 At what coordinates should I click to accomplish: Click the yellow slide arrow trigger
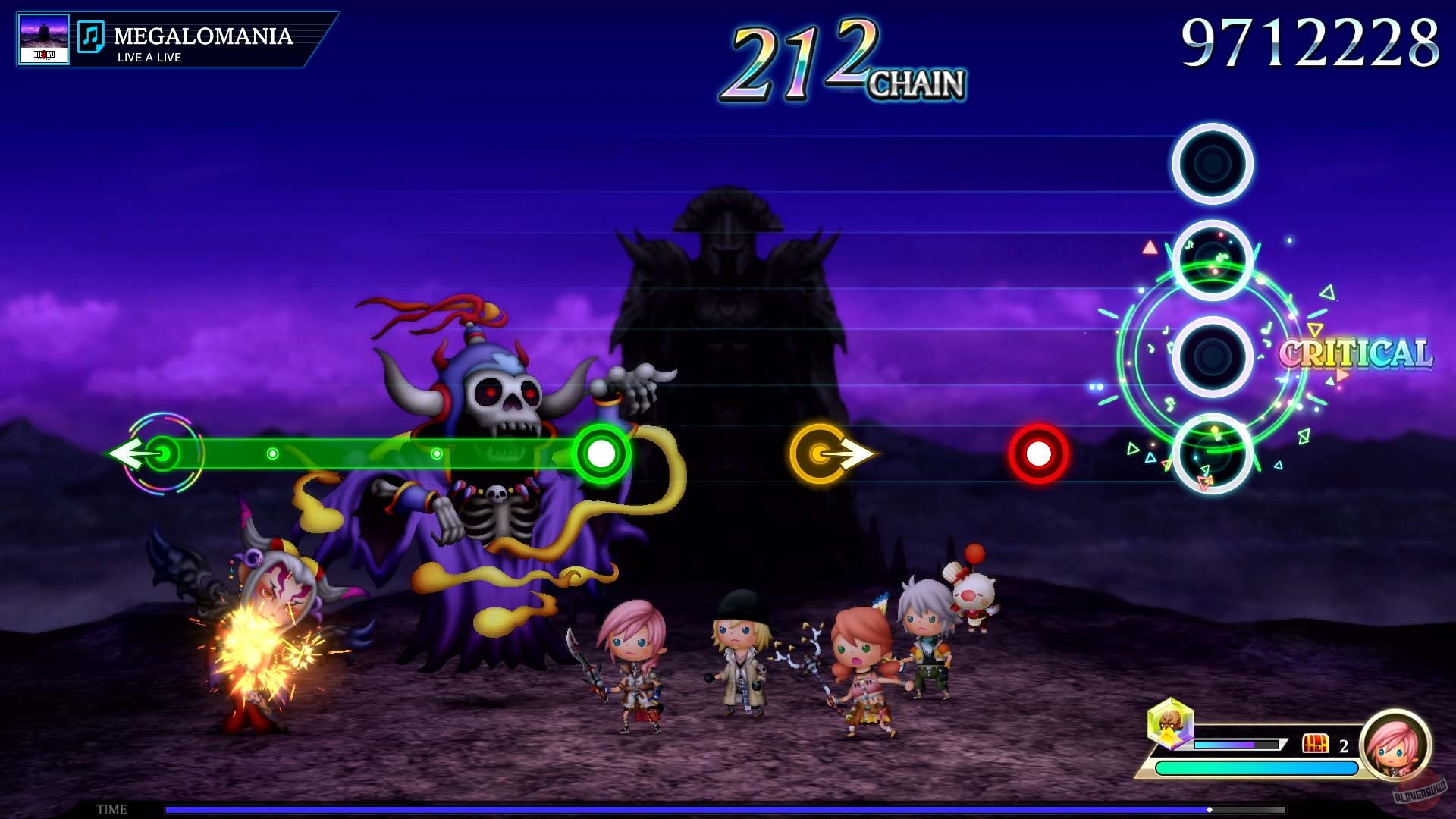click(x=827, y=452)
